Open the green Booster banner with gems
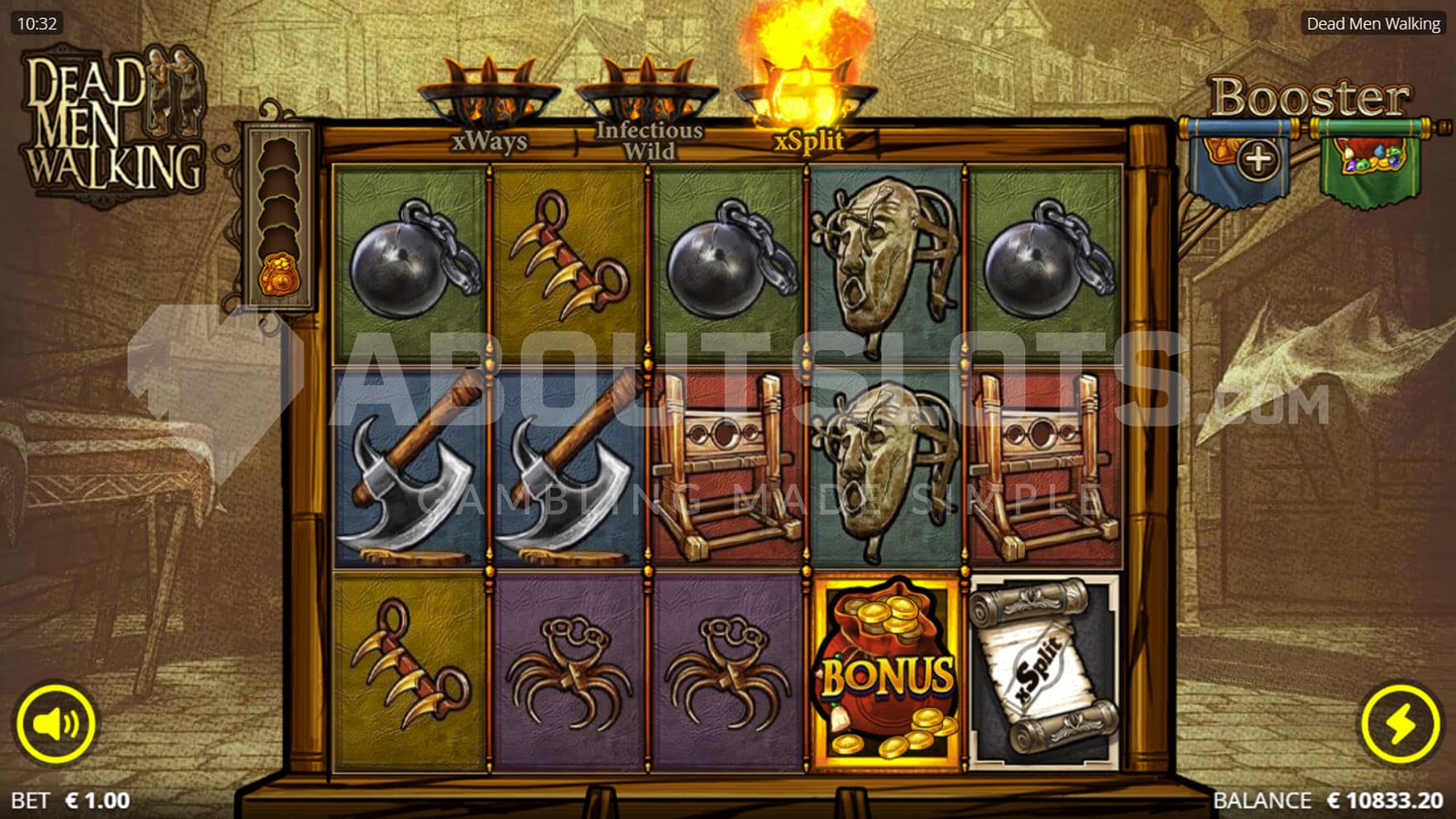This screenshot has width=1456, height=819. point(1370,160)
